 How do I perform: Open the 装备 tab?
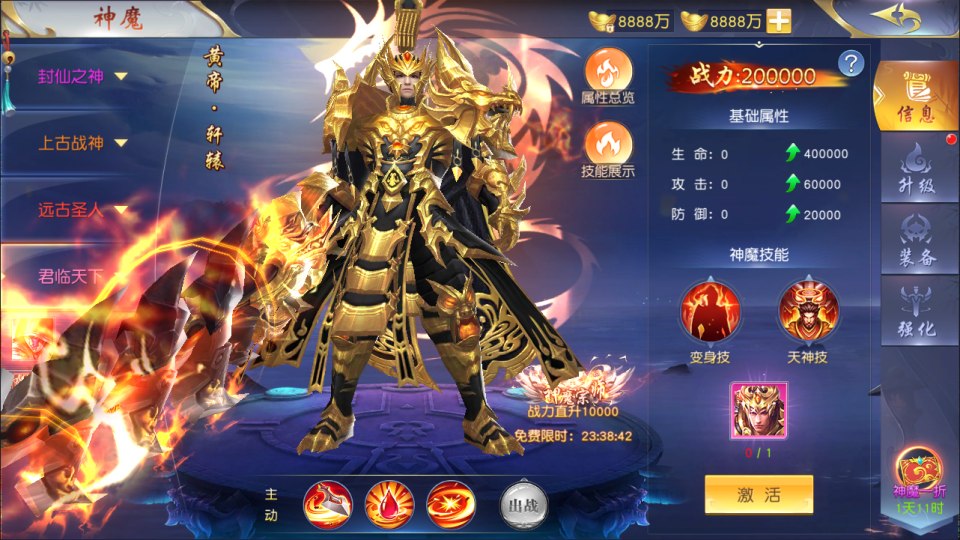click(x=915, y=238)
